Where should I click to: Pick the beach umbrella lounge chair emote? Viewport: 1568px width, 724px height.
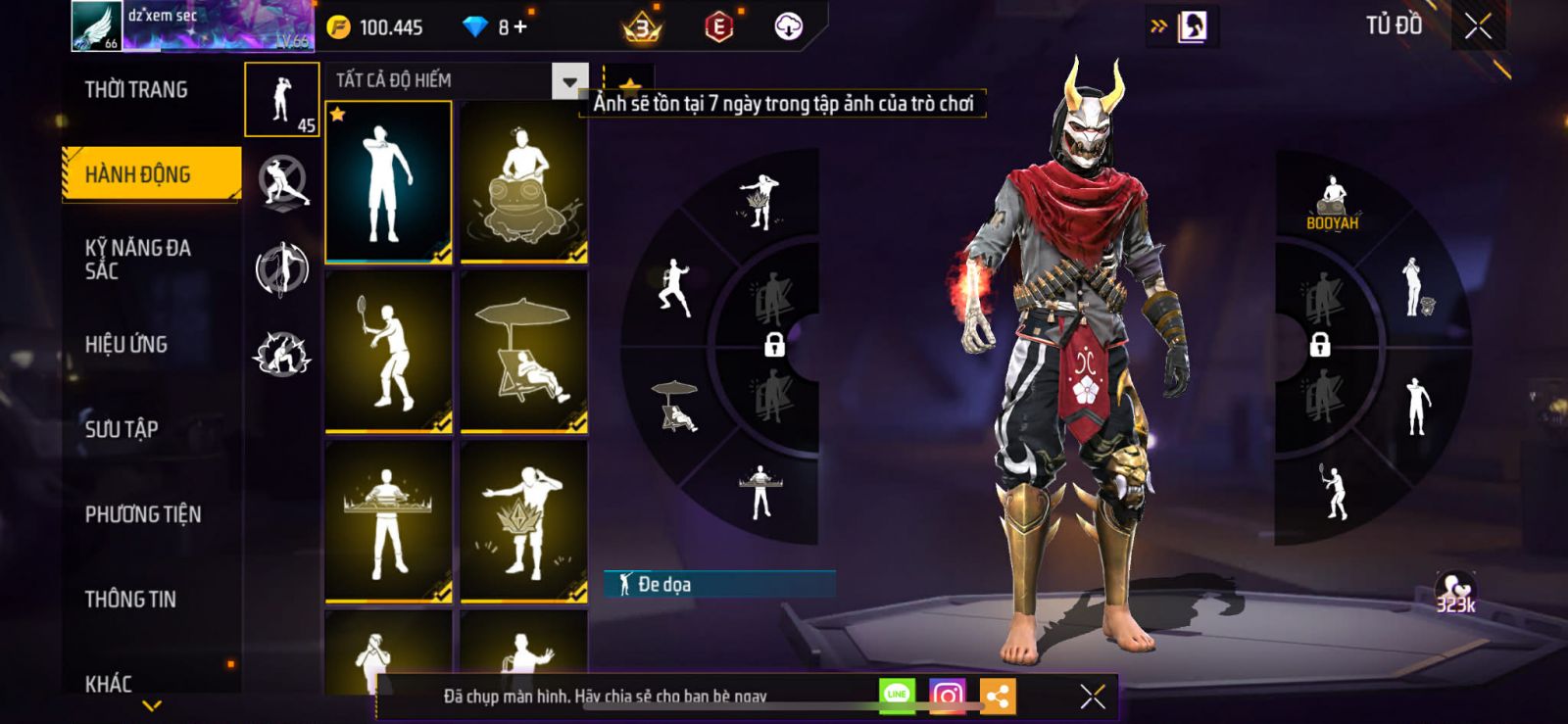524,352
